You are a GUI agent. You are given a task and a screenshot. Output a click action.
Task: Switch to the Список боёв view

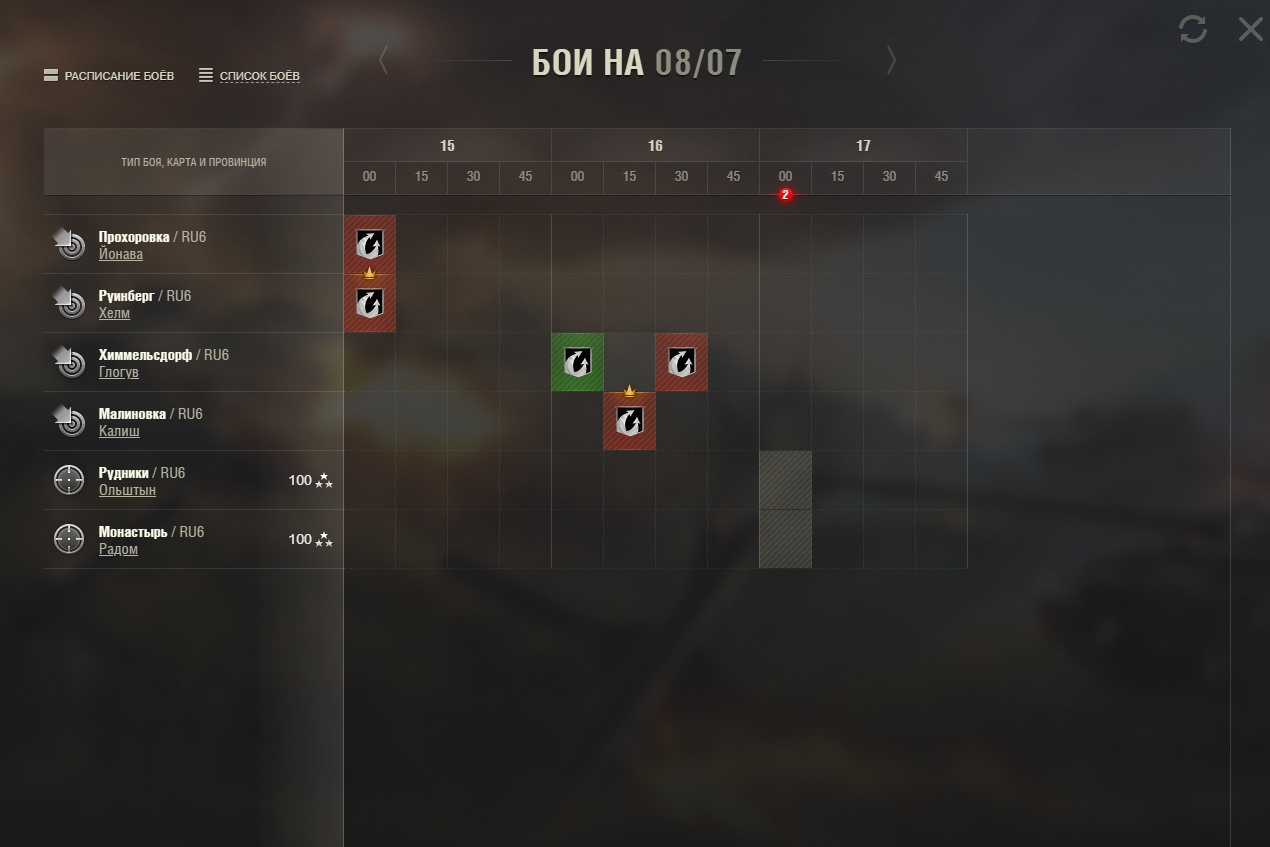[250, 76]
